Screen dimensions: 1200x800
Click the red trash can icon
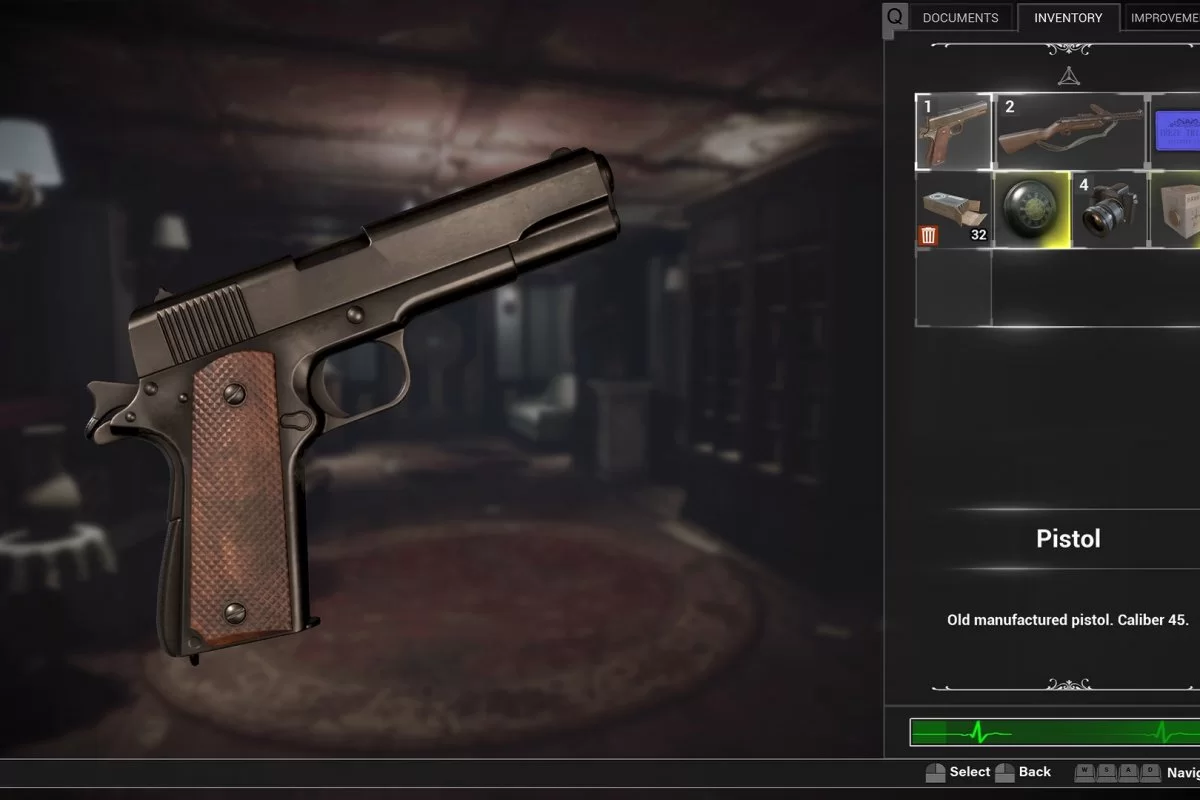(929, 236)
